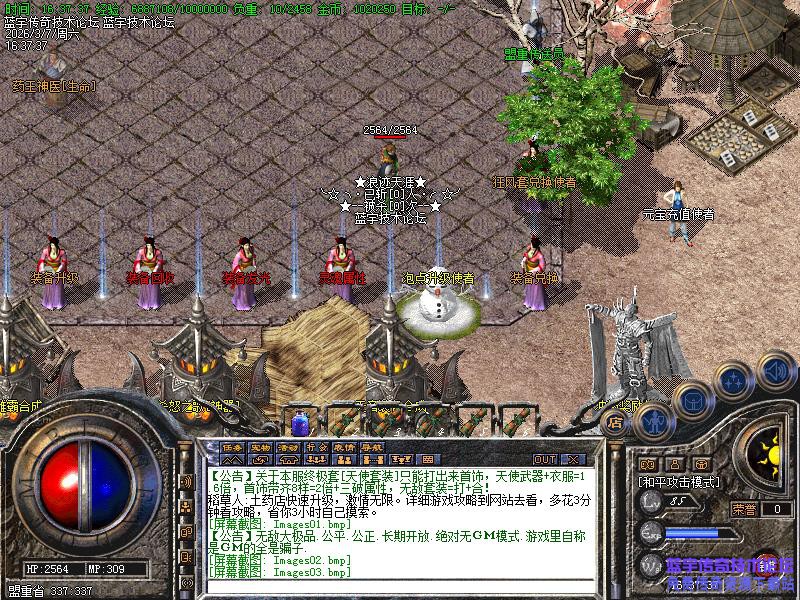
Task: Open the 任务 quest tab
Action: (232, 446)
